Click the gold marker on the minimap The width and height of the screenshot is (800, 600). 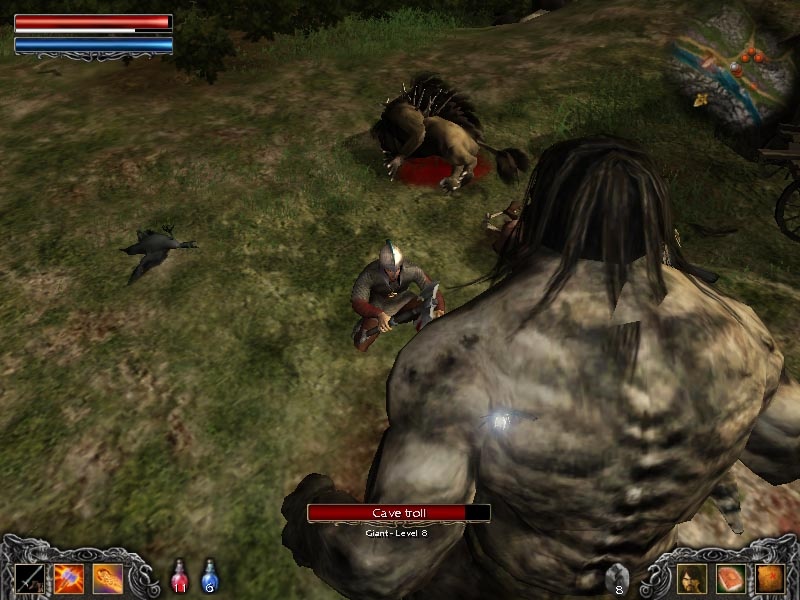click(700, 100)
